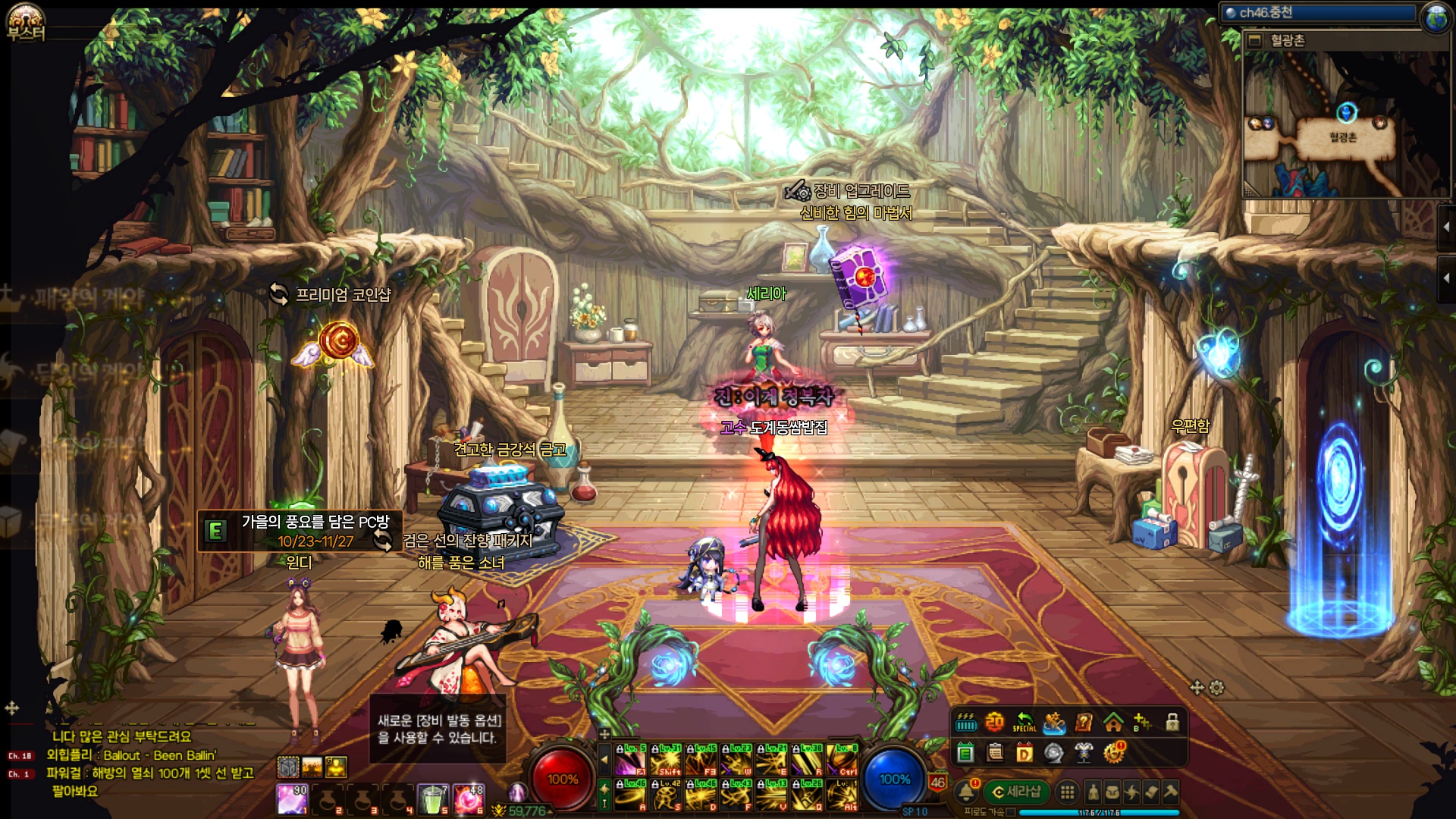Use the green drink in slot 5
The width and height of the screenshot is (1456, 819).
click(x=433, y=799)
